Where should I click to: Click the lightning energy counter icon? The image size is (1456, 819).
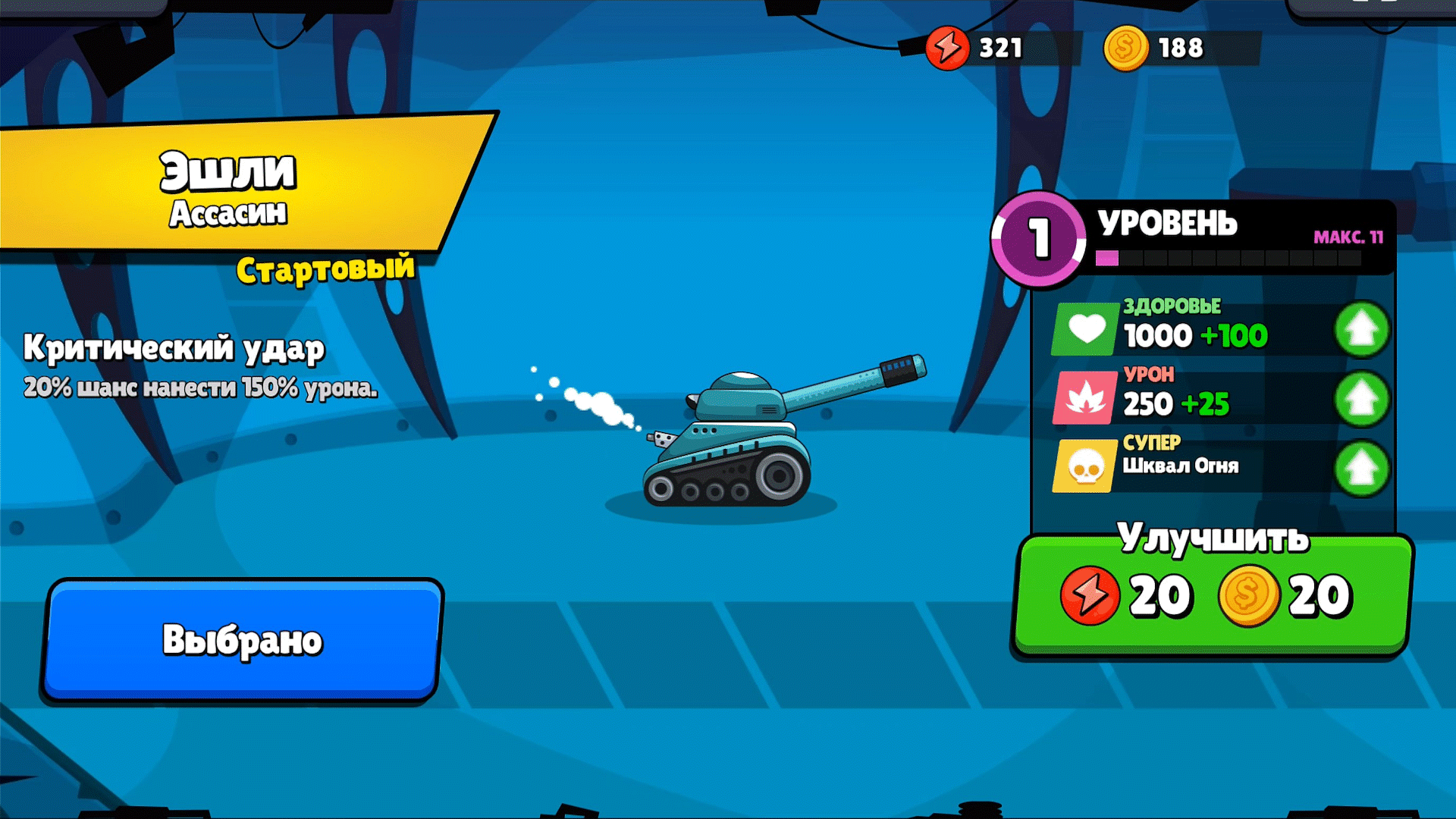pyautogui.click(x=946, y=48)
